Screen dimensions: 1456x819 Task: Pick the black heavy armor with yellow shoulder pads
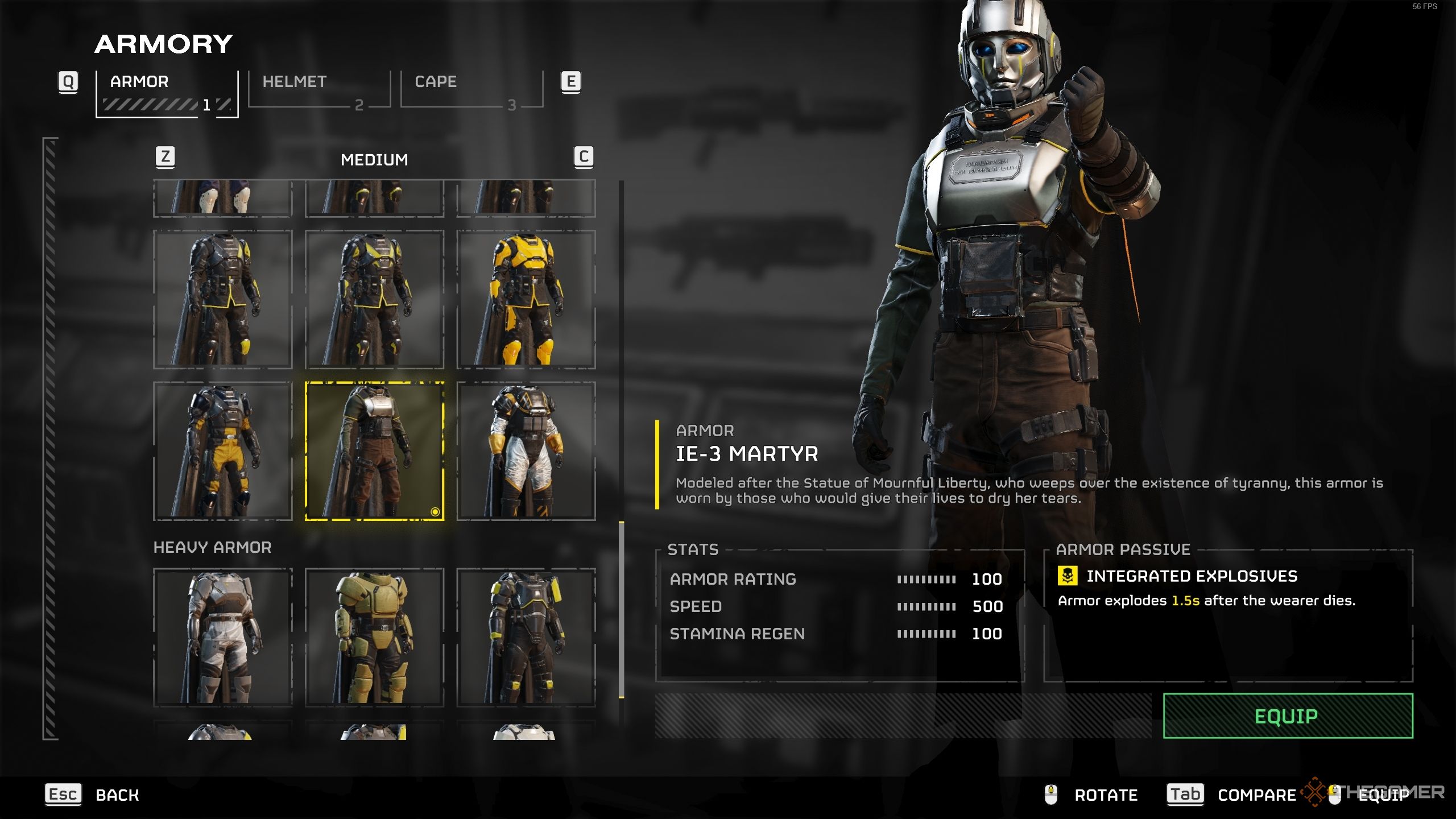[526, 637]
